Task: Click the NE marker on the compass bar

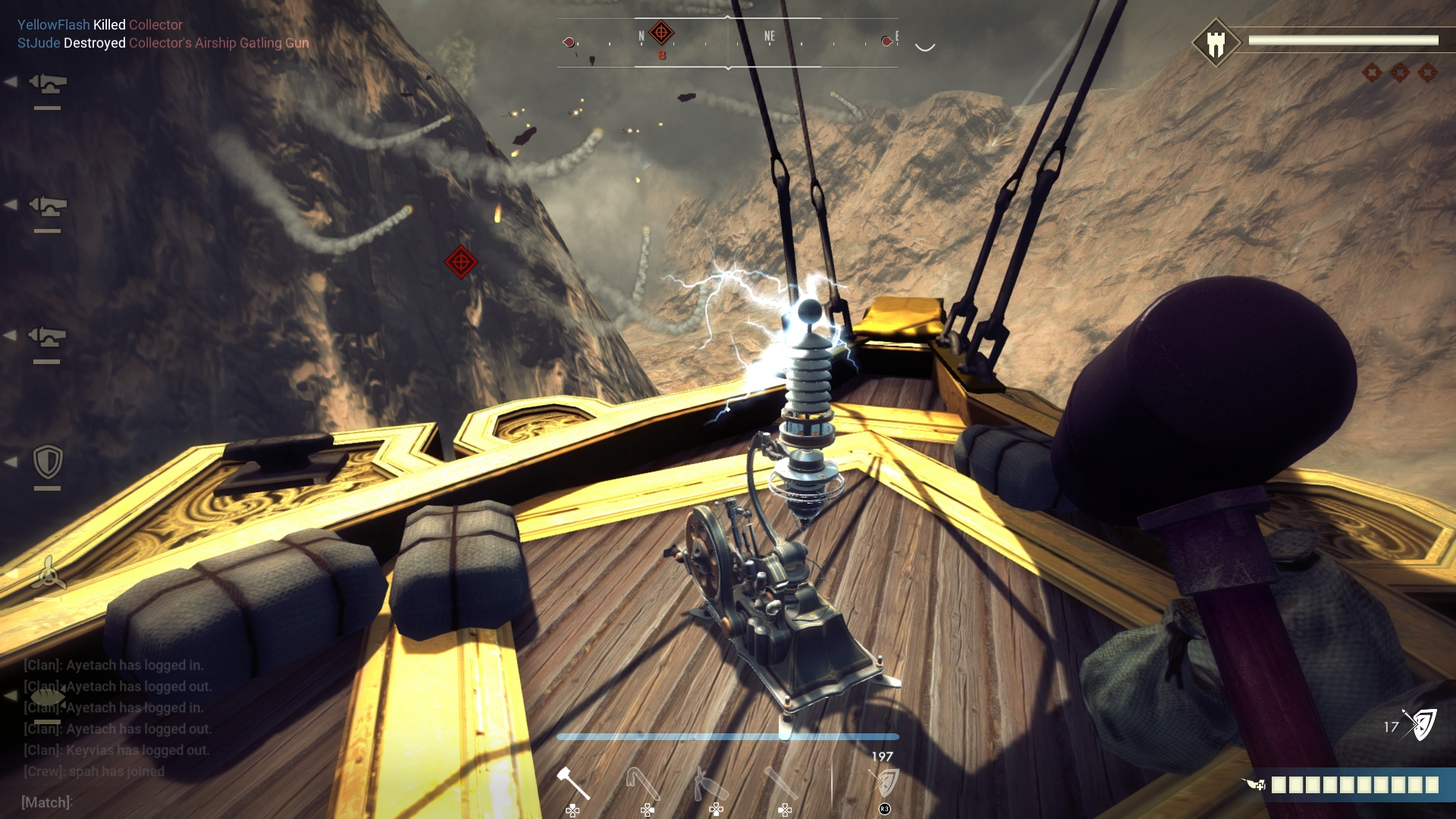Action: [770, 35]
